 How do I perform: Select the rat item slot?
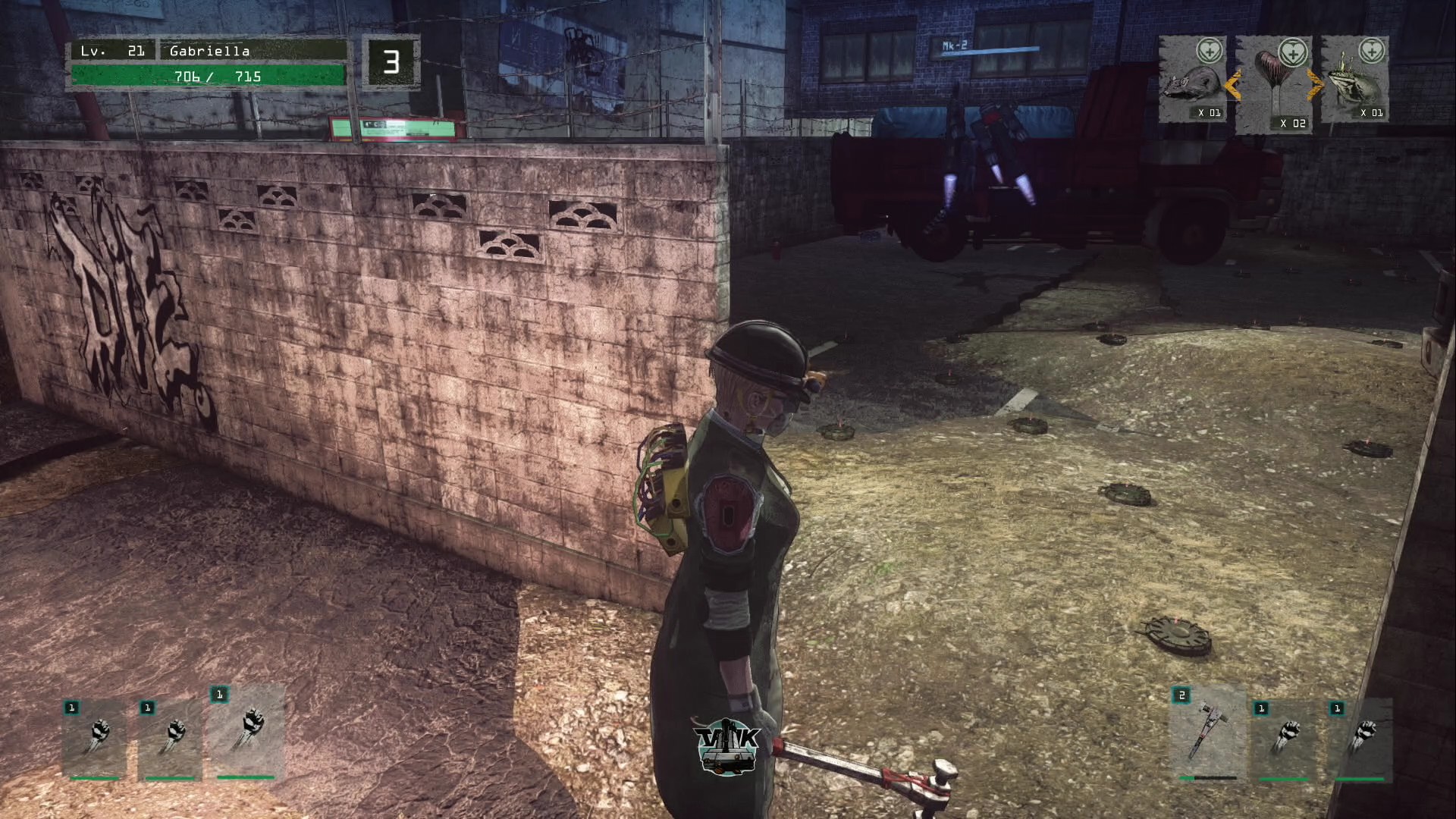(1191, 80)
